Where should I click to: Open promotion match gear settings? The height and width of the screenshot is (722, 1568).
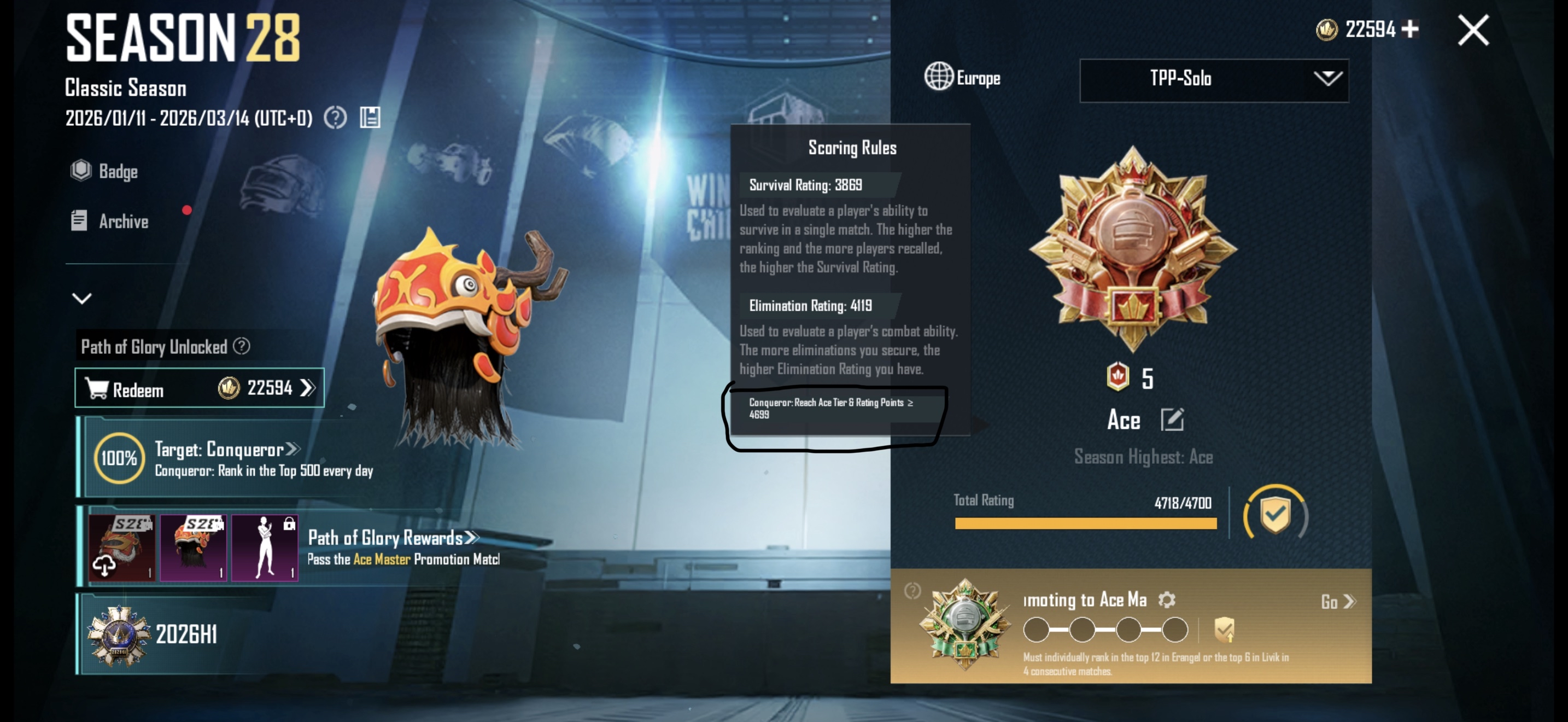click(1166, 599)
